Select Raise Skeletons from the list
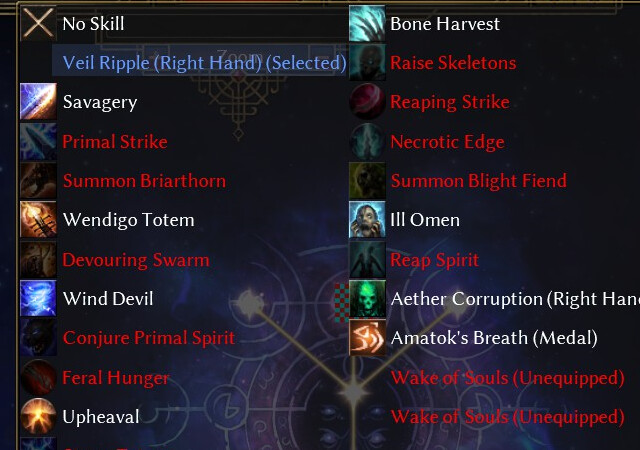Screen dimensions: 640x450 (452, 63)
